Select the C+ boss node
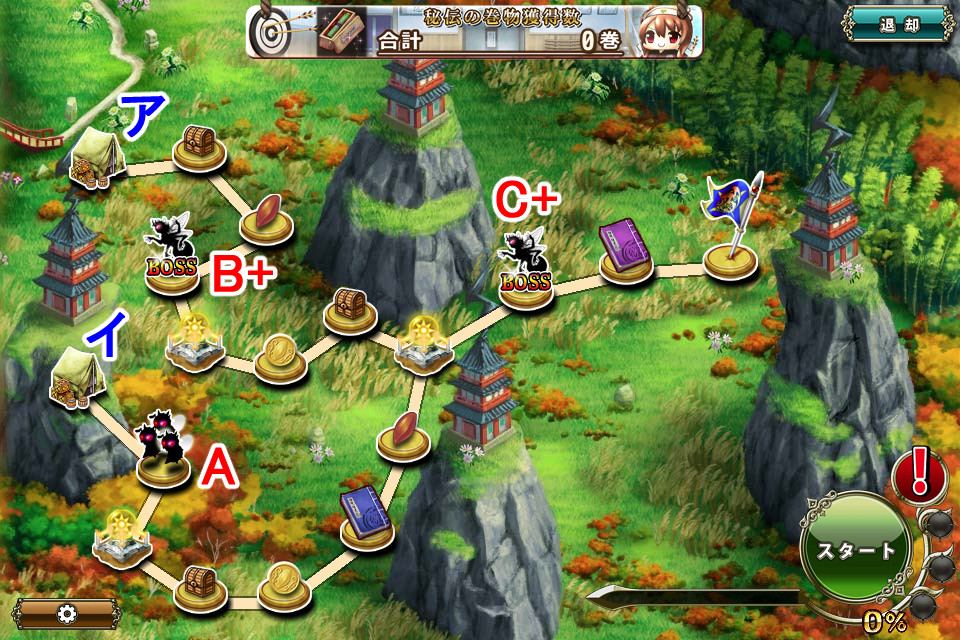 pyautogui.click(x=526, y=272)
